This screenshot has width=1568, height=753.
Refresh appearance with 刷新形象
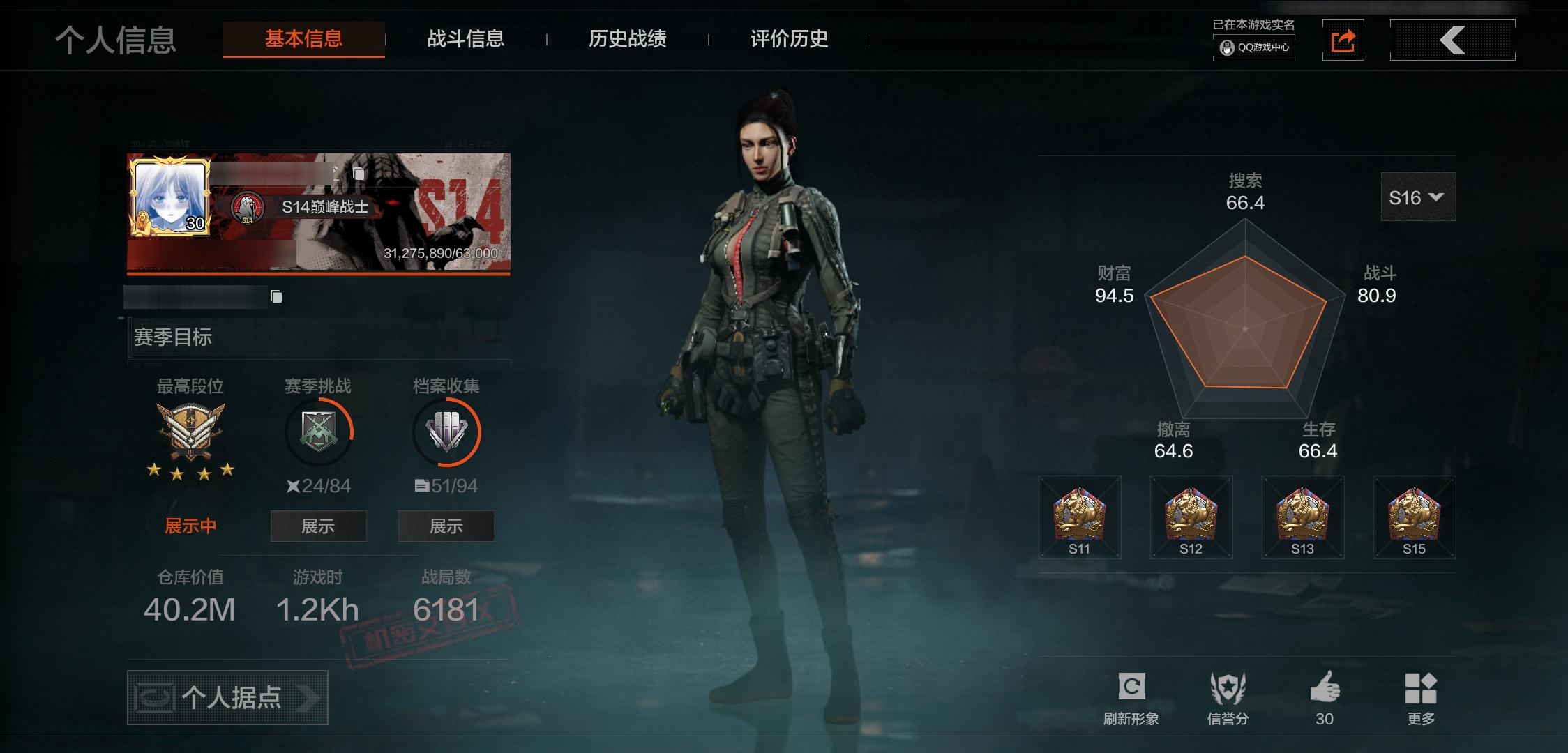(x=1131, y=698)
